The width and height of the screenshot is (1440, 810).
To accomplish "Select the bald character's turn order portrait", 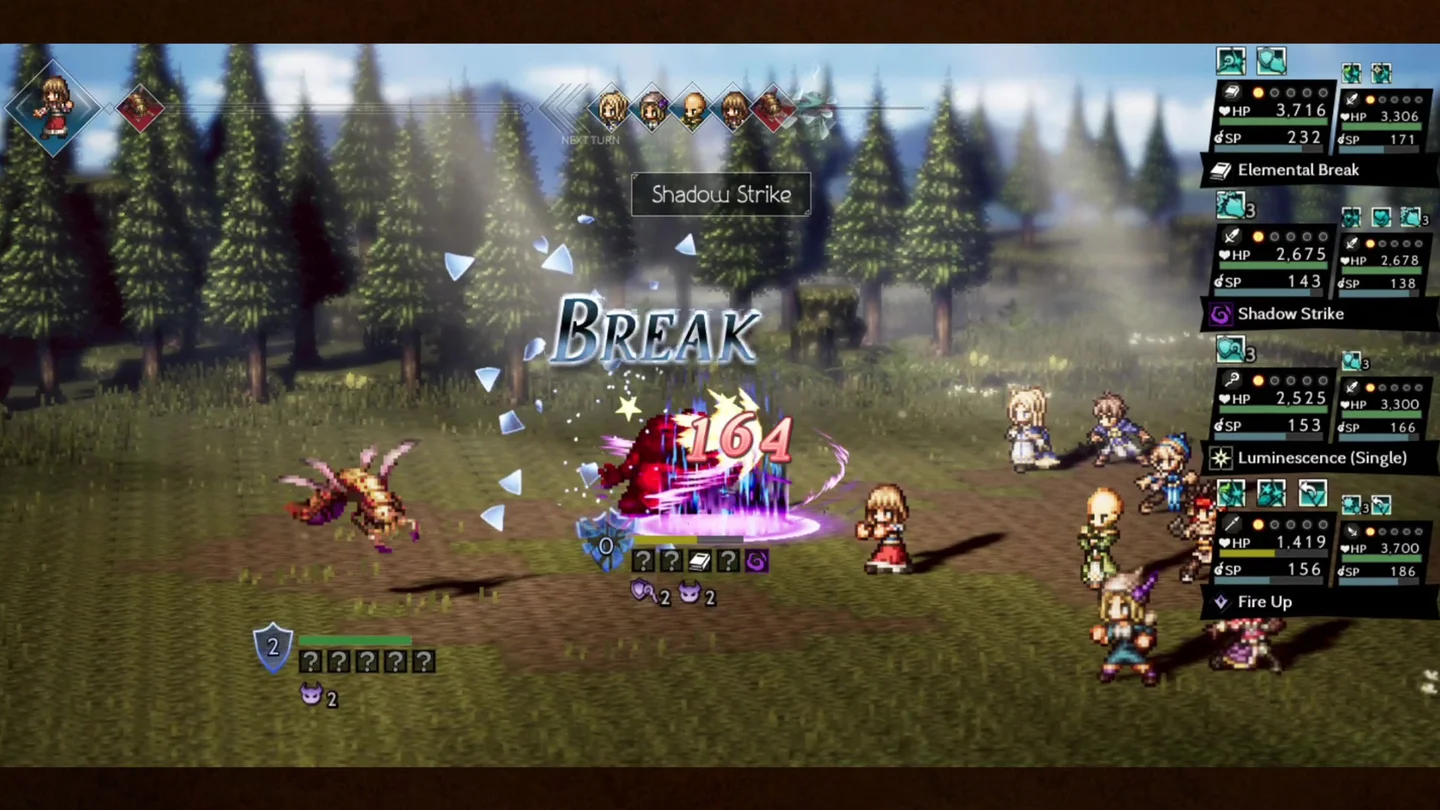I will [x=693, y=108].
